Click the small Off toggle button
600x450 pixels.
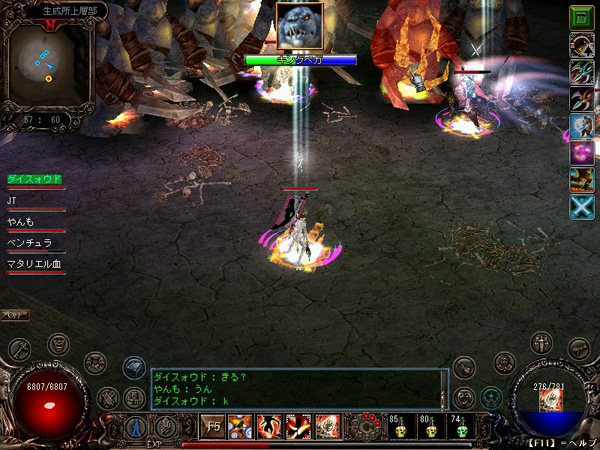14,315
